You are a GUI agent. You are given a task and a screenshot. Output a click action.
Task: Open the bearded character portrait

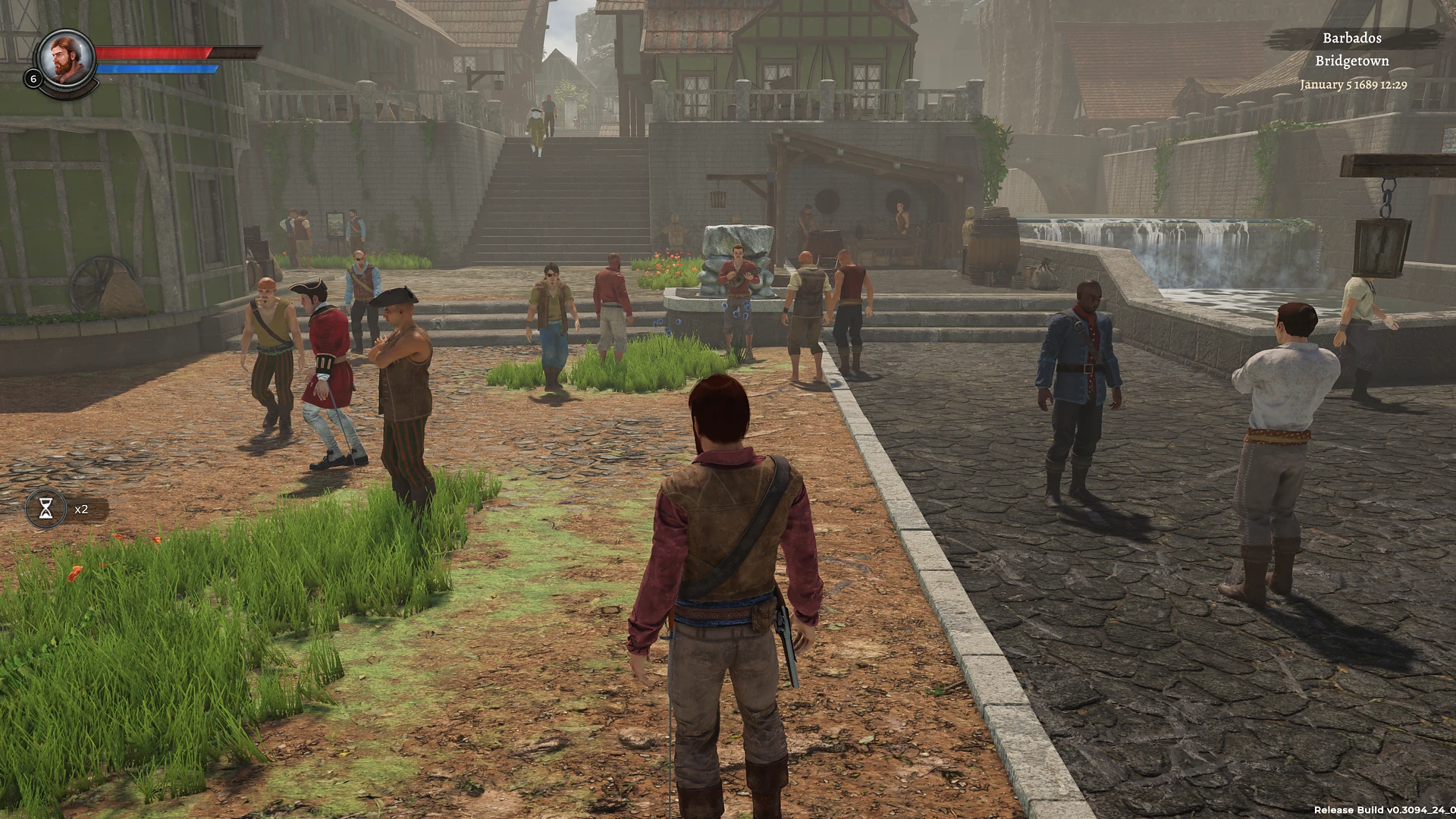click(x=67, y=59)
